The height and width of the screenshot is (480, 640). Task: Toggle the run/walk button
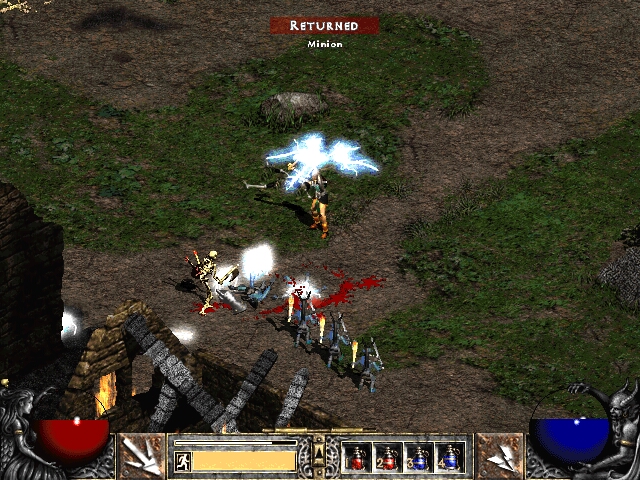coord(184,461)
